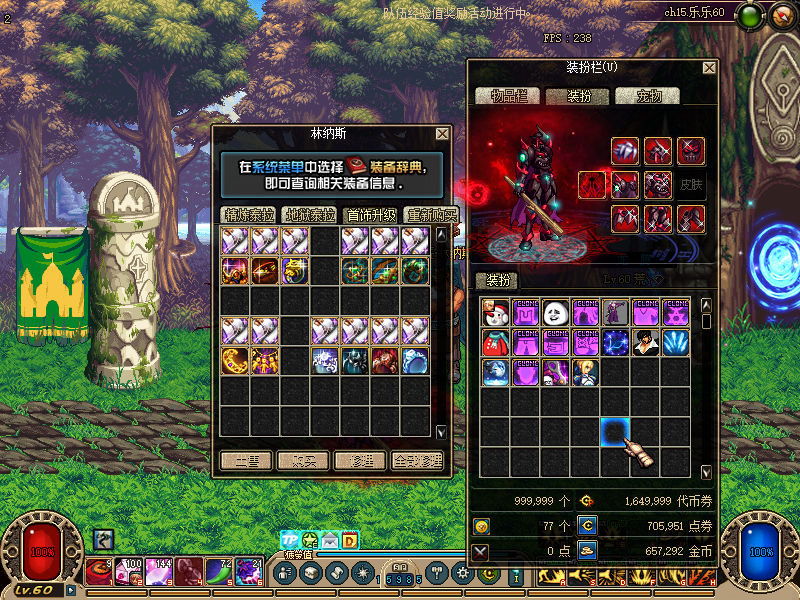Click the green orb button at top right
This screenshot has width=800, height=600.
pyautogui.click(x=751, y=15)
